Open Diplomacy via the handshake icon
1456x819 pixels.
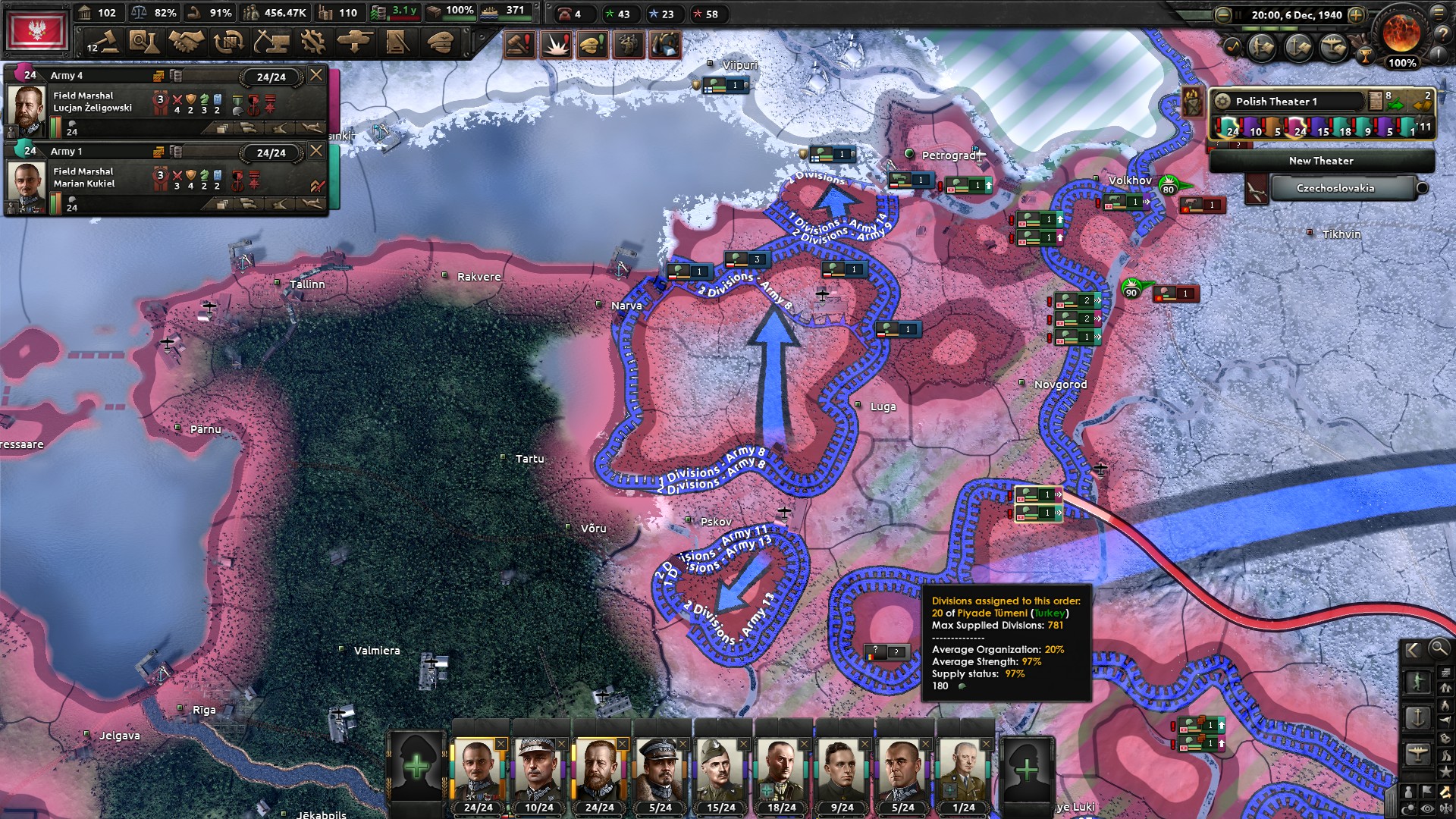tap(184, 43)
